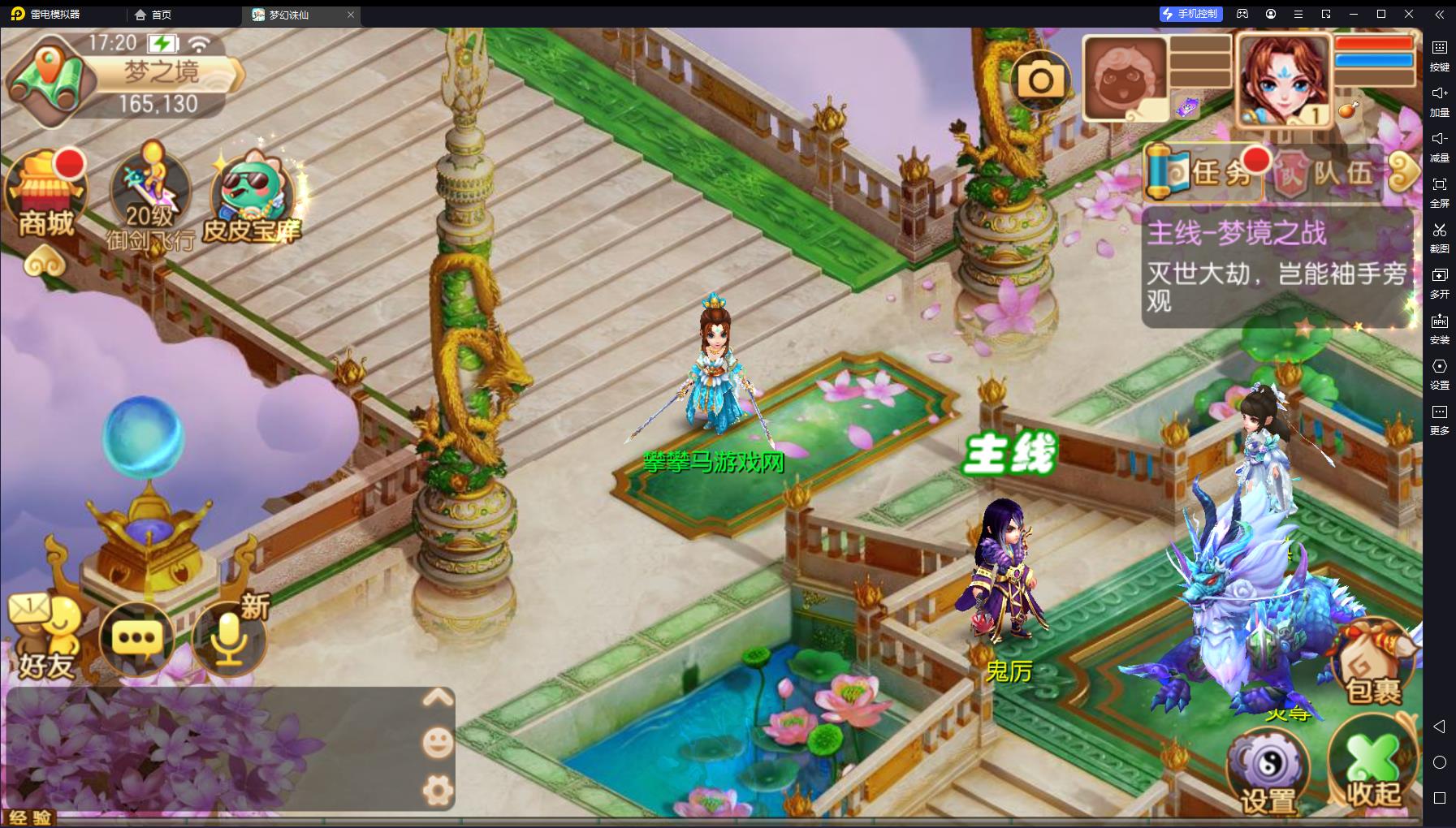The height and width of the screenshot is (828, 1456).
Task: Tap the camera screenshot button
Action: click(1041, 80)
